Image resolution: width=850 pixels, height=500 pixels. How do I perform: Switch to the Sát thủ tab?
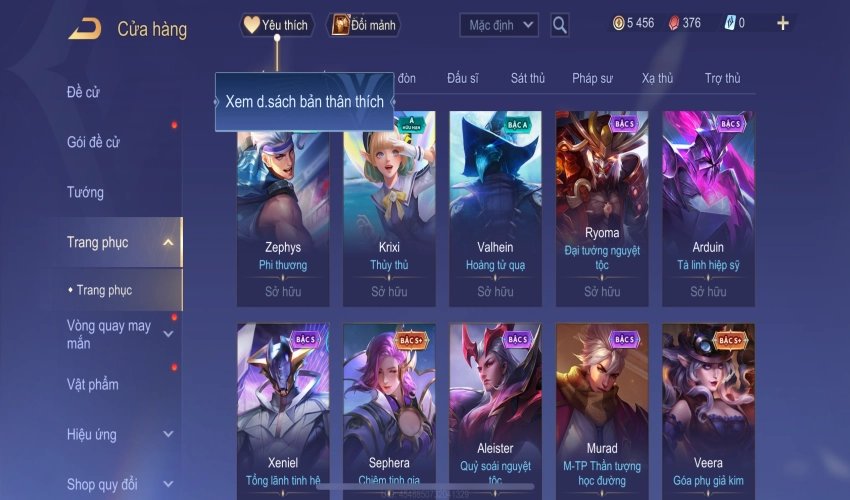click(x=527, y=78)
